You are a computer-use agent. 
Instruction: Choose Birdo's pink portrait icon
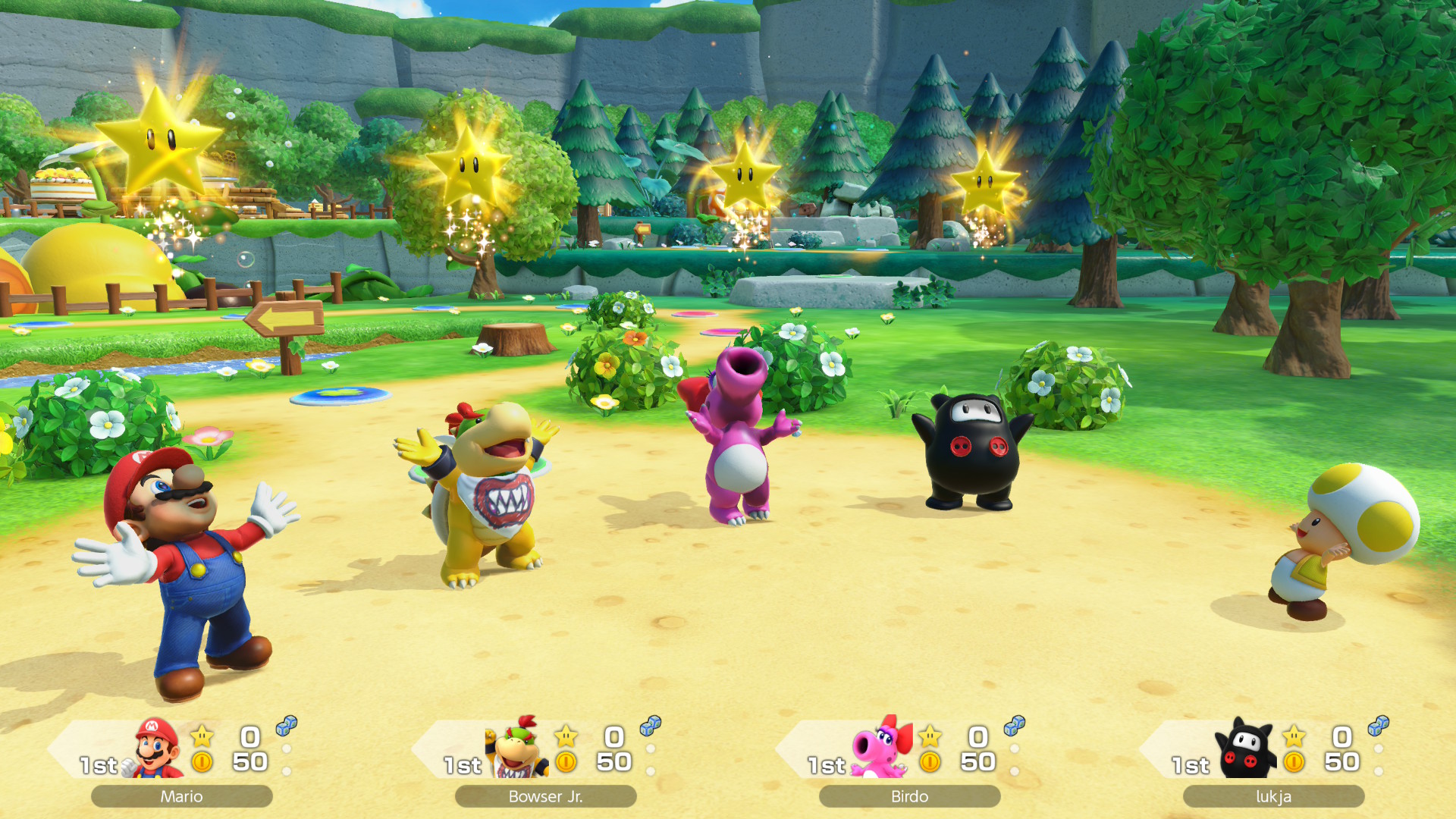pos(882,749)
